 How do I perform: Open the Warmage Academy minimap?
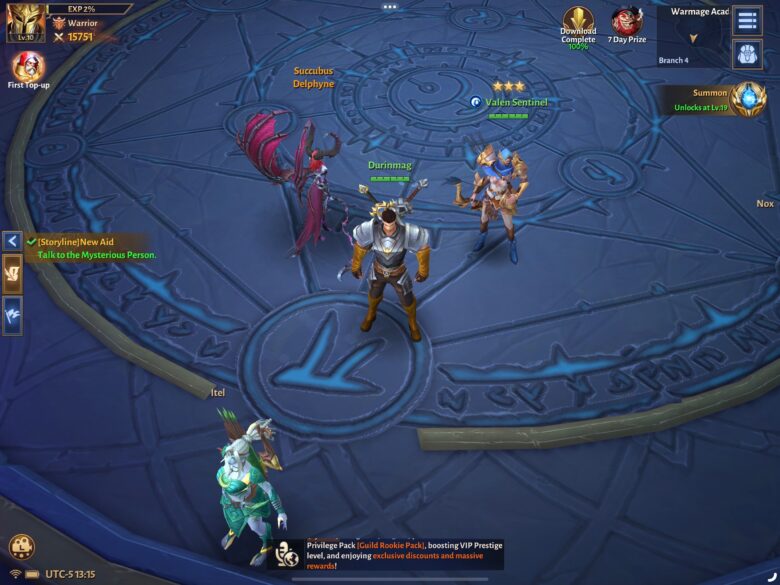[x=692, y=33]
